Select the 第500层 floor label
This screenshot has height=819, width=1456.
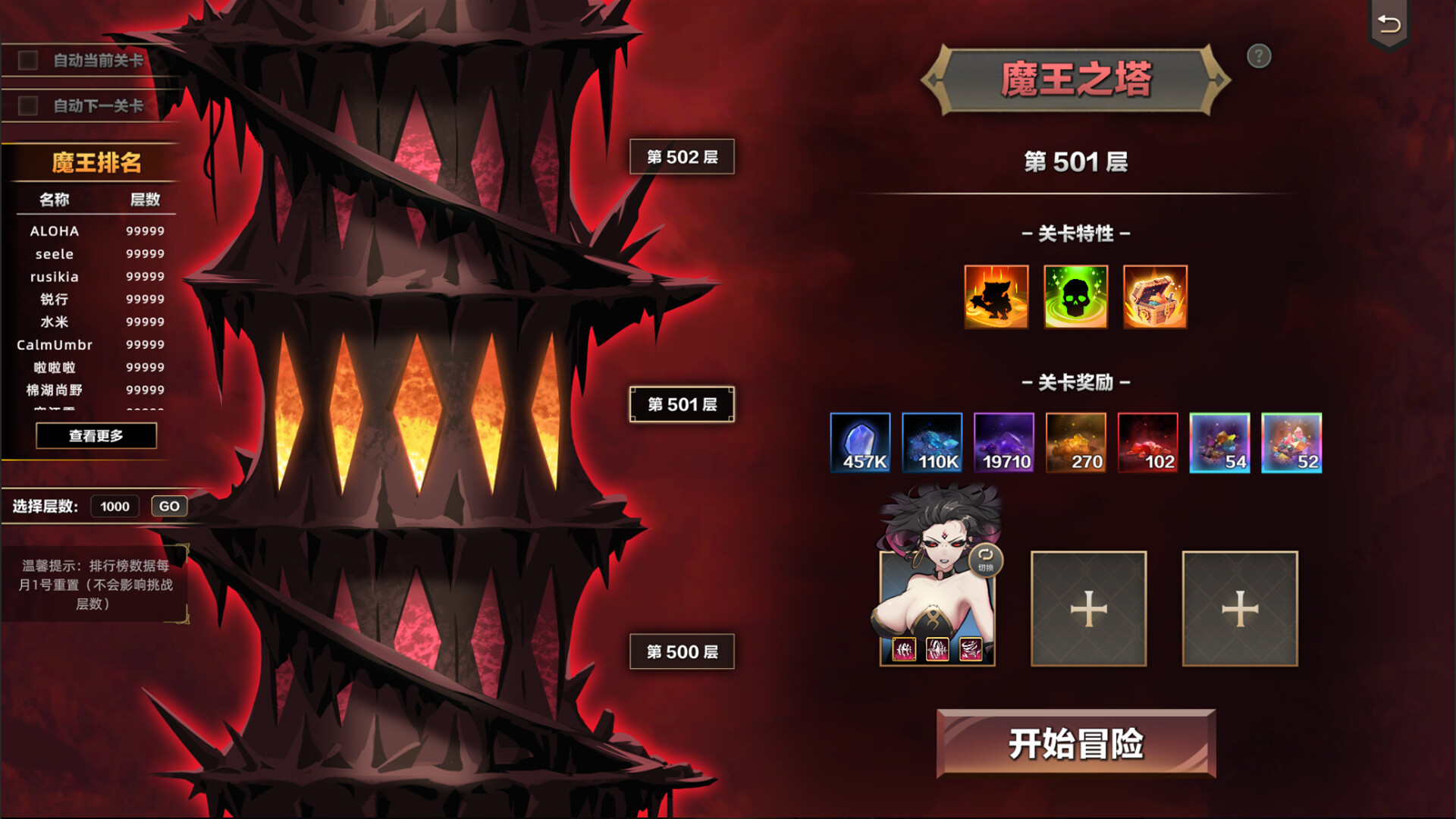point(681,651)
